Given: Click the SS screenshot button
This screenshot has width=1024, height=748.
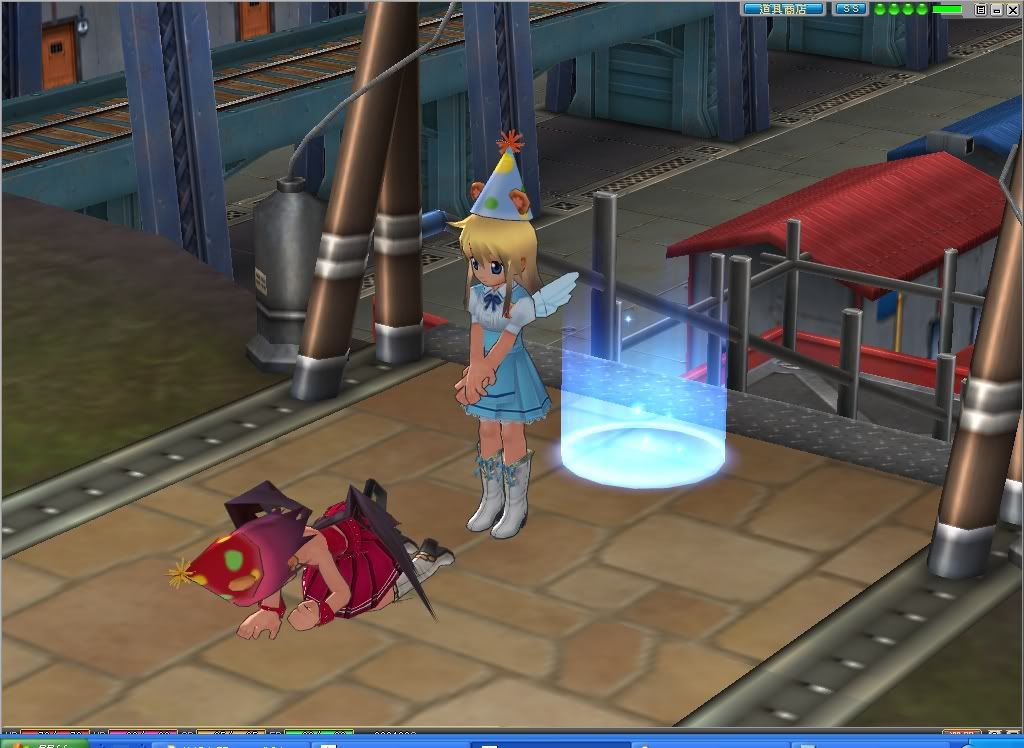Looking at the screenshot, I should pos(850,9).
